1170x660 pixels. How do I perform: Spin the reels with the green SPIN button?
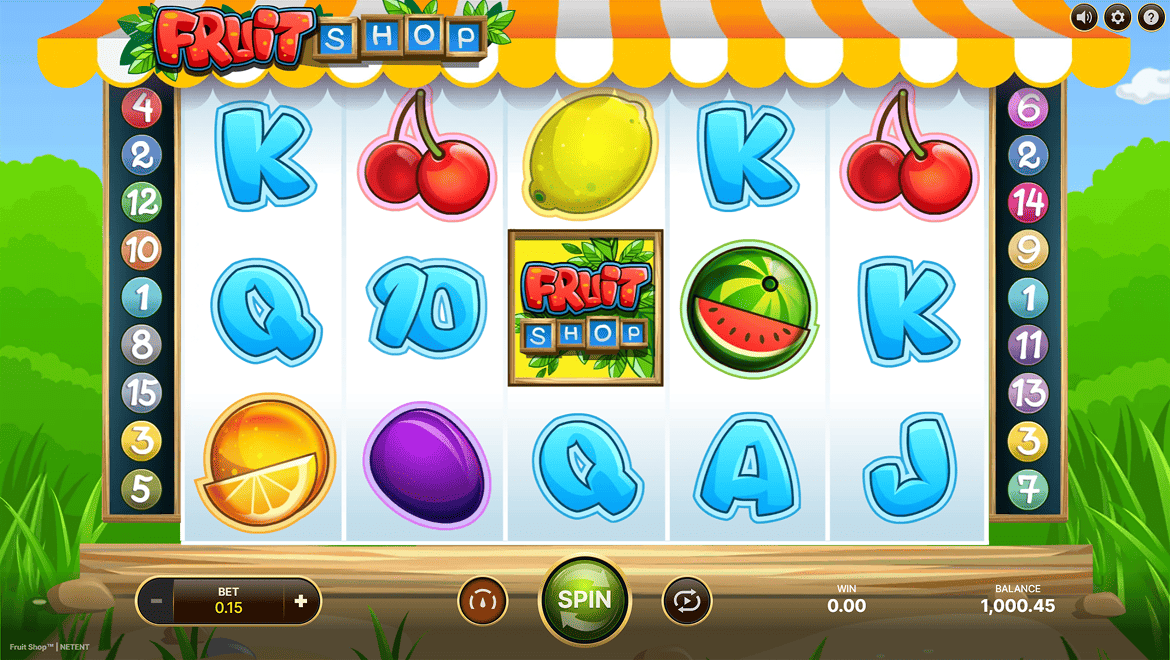[x=584, y=600]
